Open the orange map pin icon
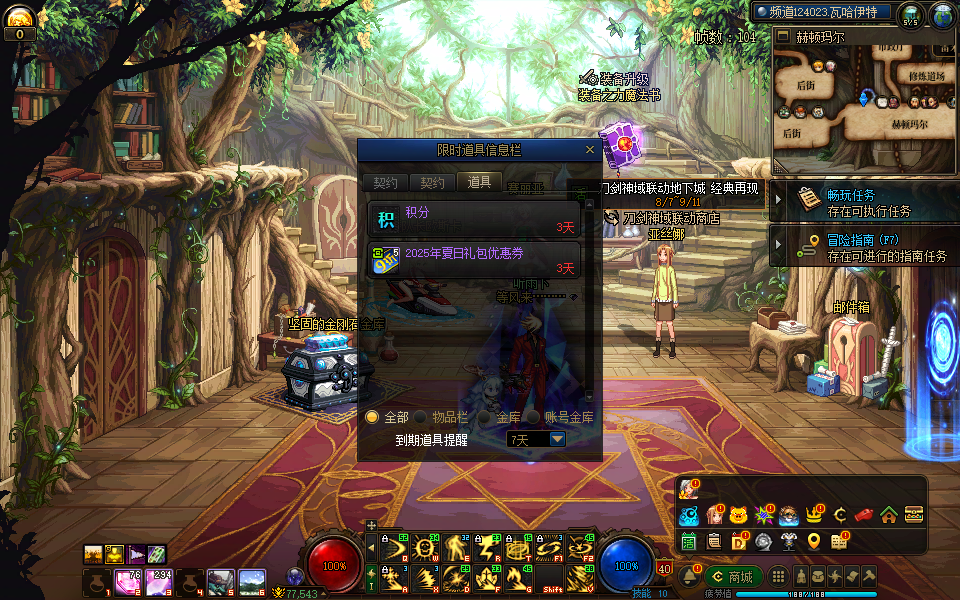The width and height of the screenshot is (960, 600). coord(814,541)
